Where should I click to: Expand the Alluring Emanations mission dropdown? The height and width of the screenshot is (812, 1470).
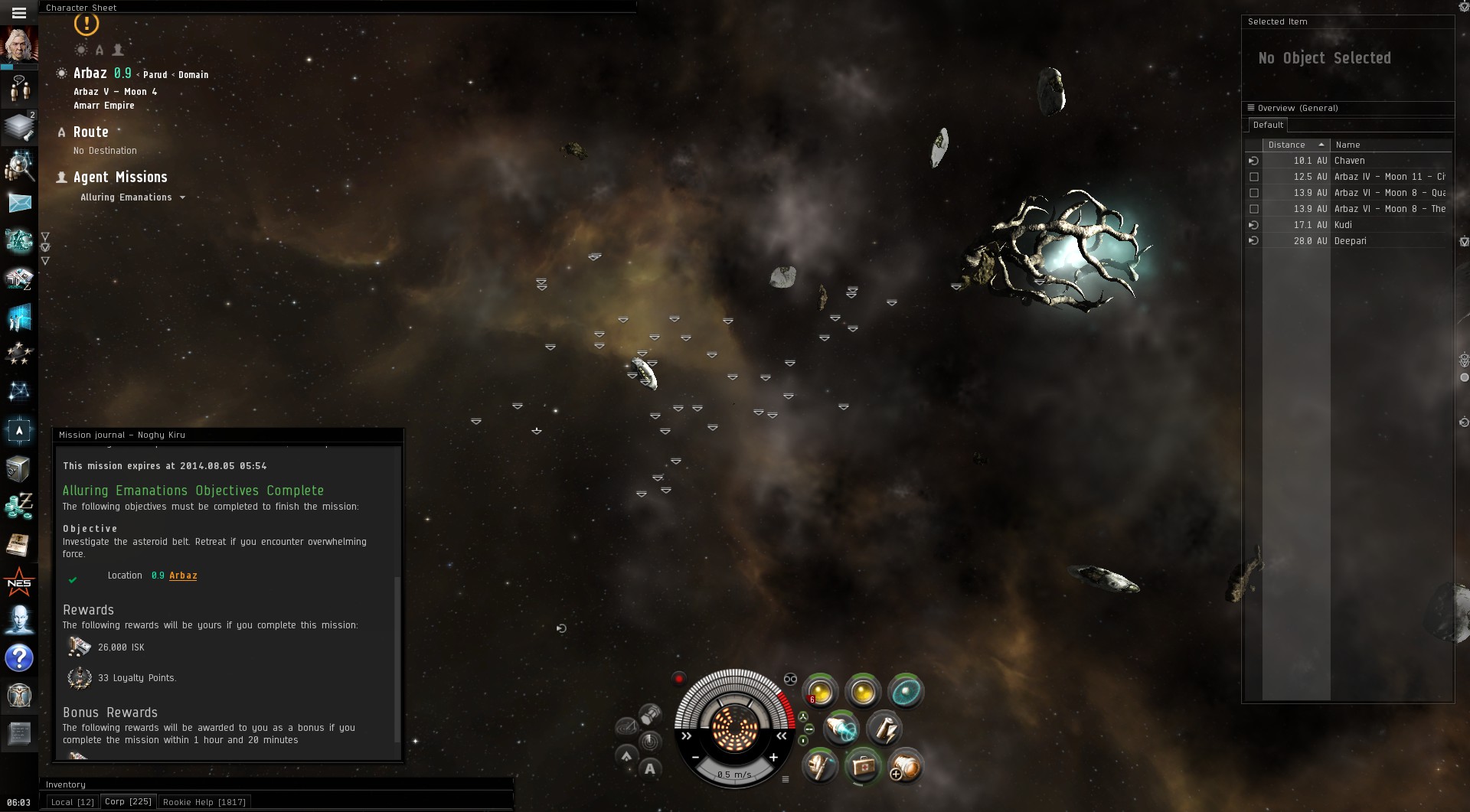[182, 197]
